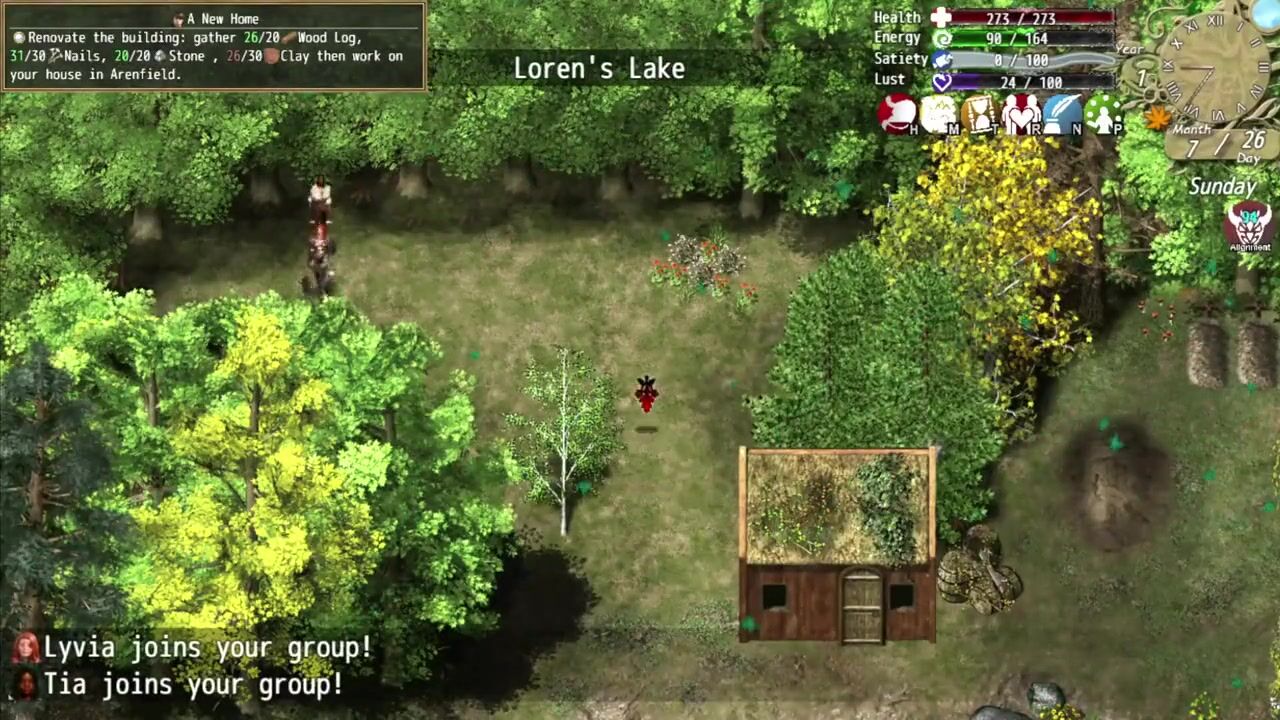Select the hourglass icon labeled T
Screen dimensions: 1280x720
pos(979,114)
